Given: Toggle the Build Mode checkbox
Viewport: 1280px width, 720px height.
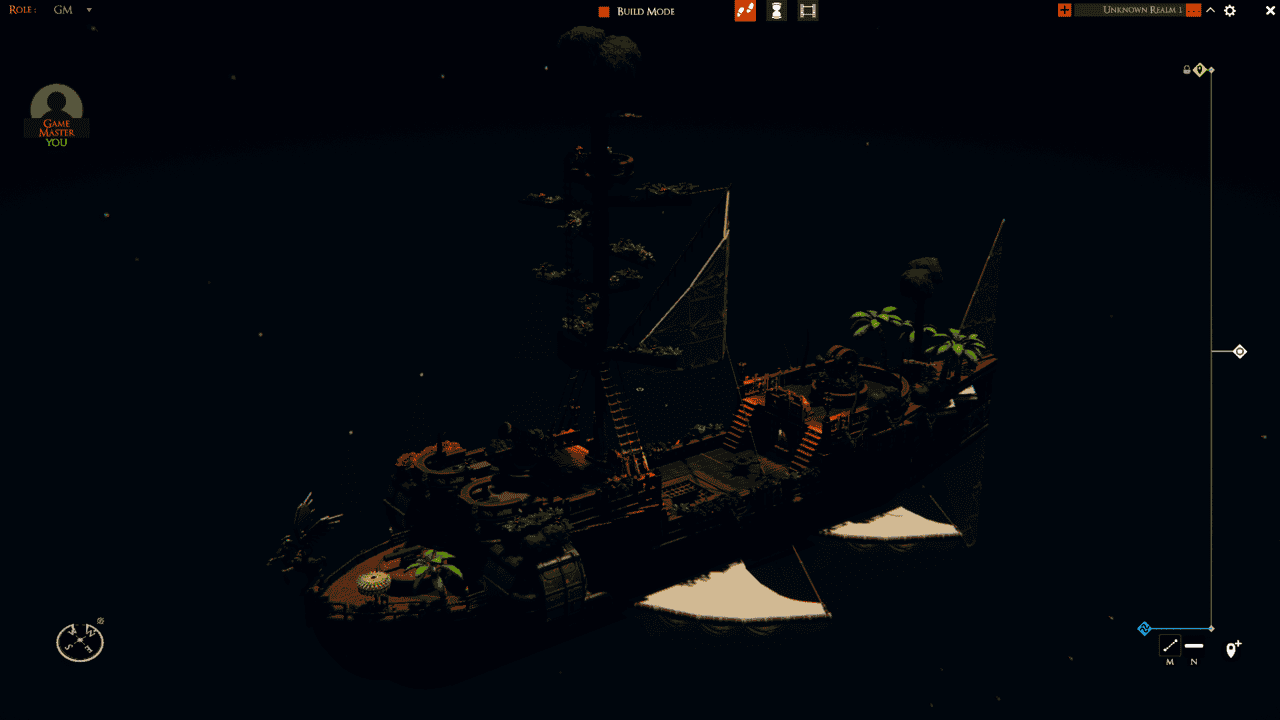Looking at the screenshot, I should point(604,11).
